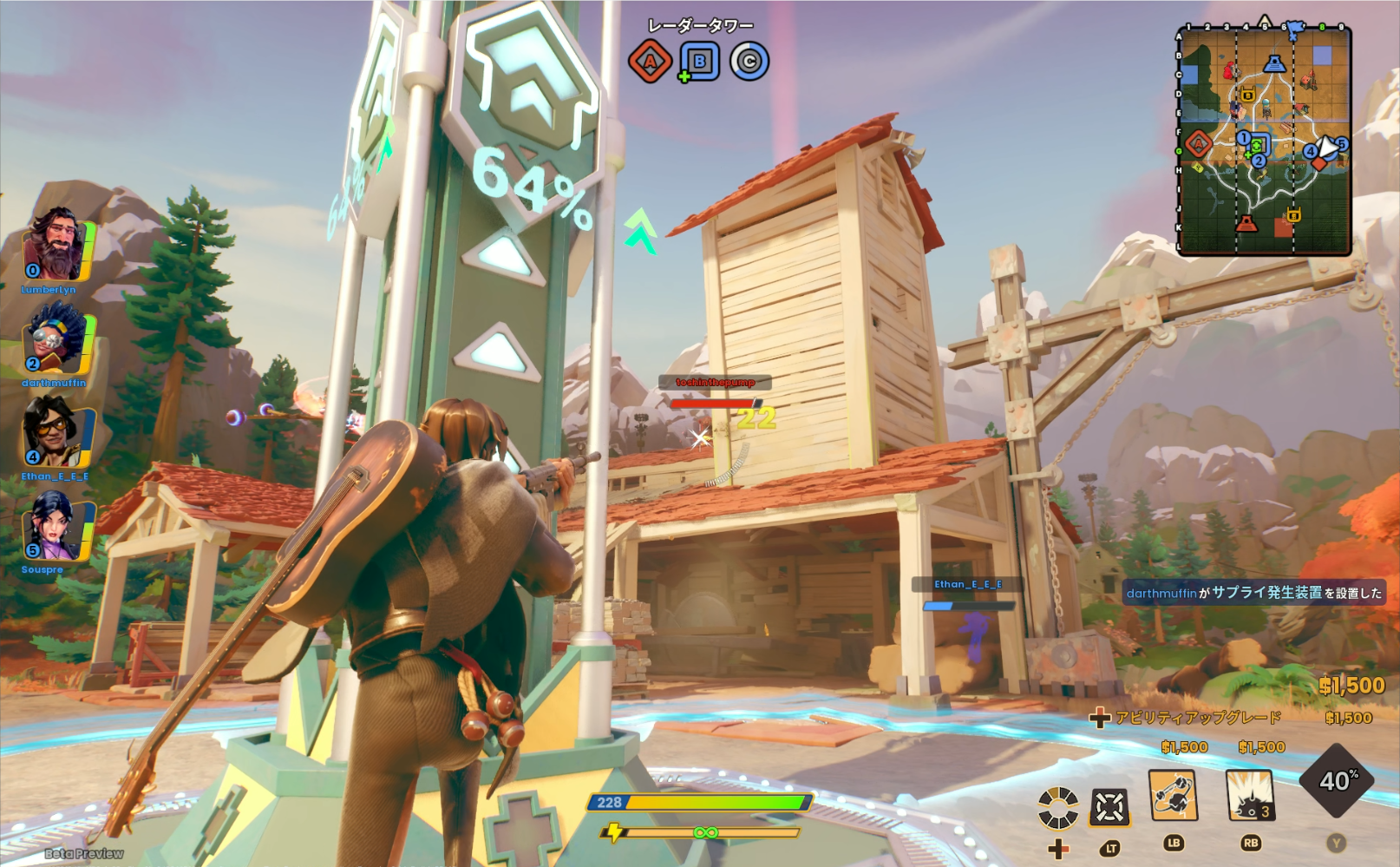Select the orange objective A marker icon
Image resolution: width=1400 pixels, height=867 pixels.
pyautogui.click(x=650, y=62)
